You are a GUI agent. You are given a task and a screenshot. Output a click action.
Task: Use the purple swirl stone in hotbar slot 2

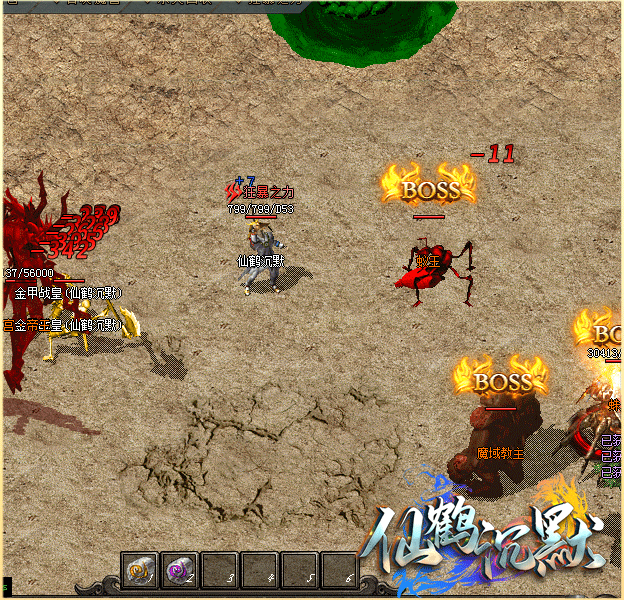pyautogui.click(x=179, y=570)
